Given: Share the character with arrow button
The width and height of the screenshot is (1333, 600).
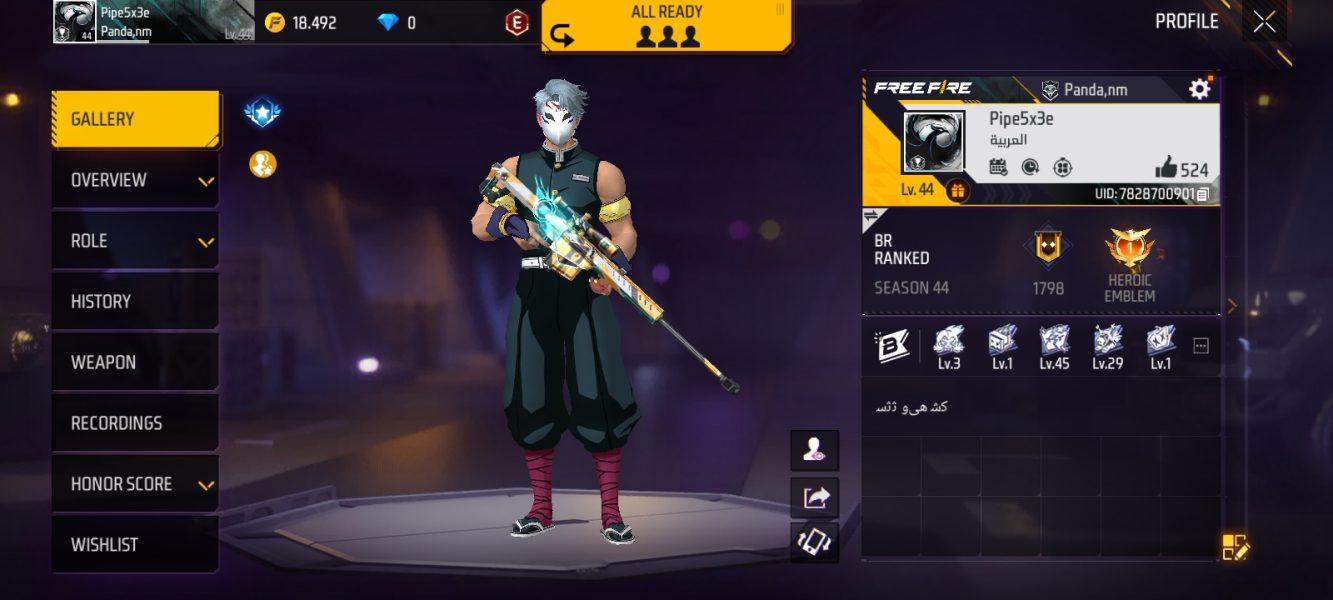Looking at the screenshot, I should (x=815, y=497).
